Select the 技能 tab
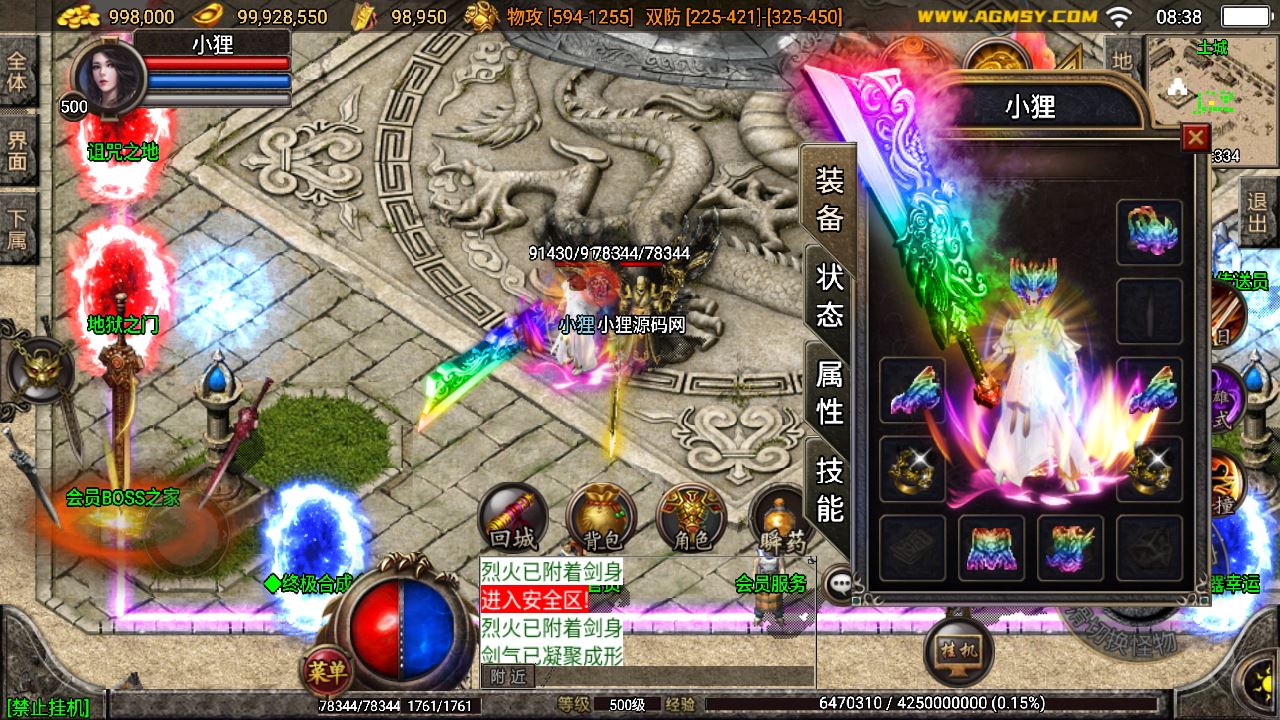This screenshot has width=1280, height=720. [830, 488]
